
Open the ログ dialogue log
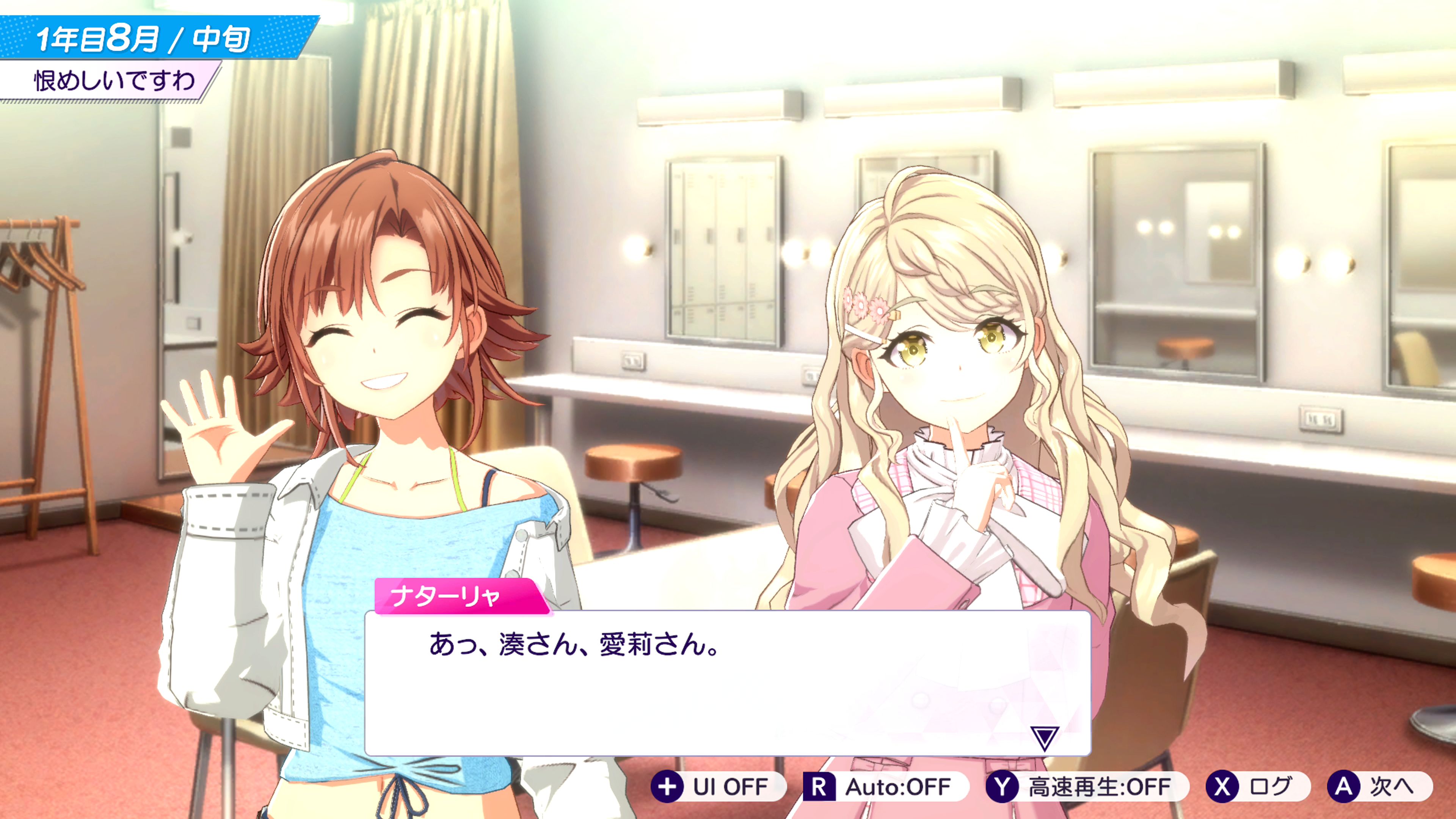(1257, 786)
